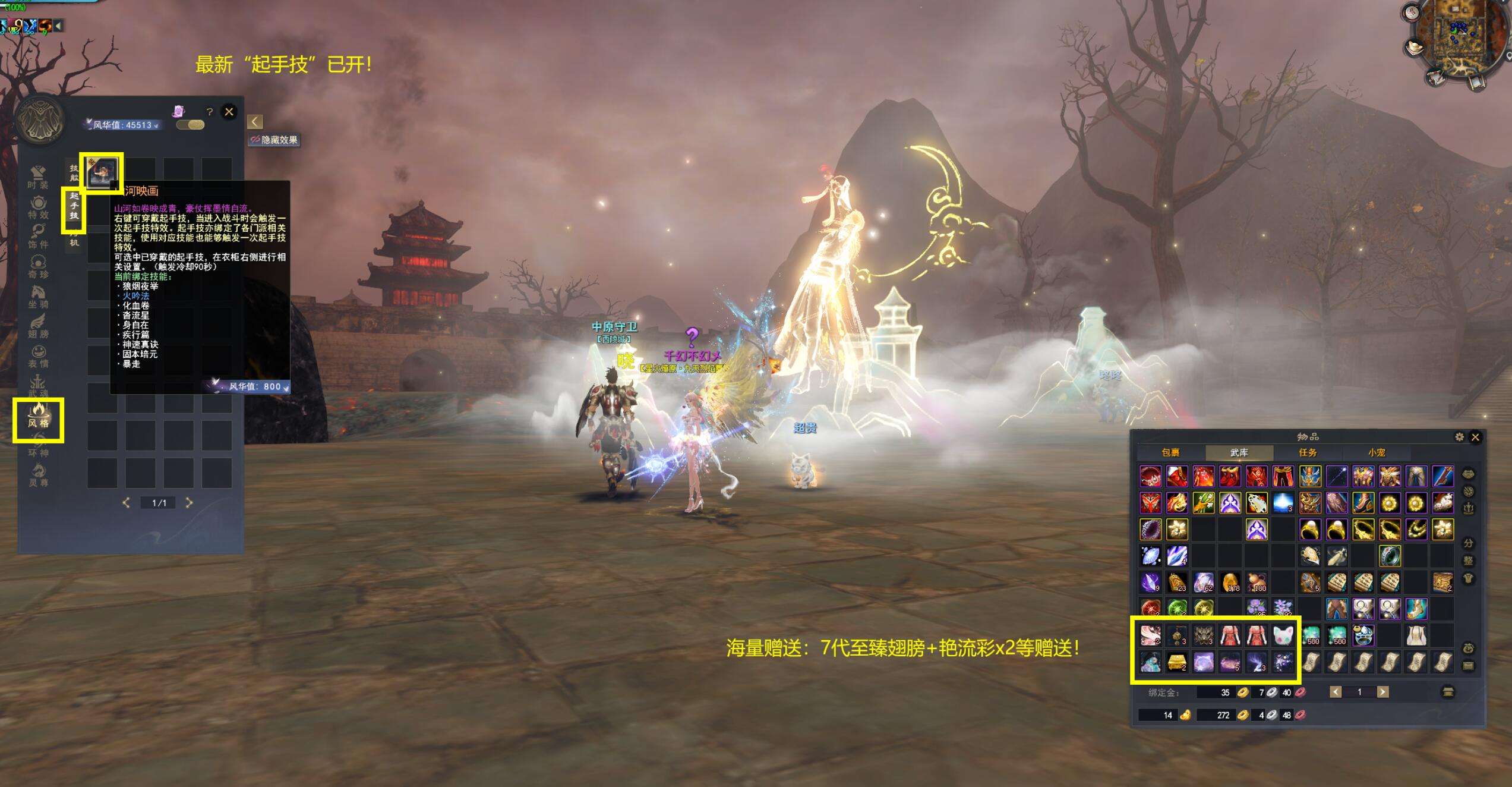The height and width of the screenshot is (787, 1512).
Task: Select the 翅膀 wings category
Action: coord(38,326)
